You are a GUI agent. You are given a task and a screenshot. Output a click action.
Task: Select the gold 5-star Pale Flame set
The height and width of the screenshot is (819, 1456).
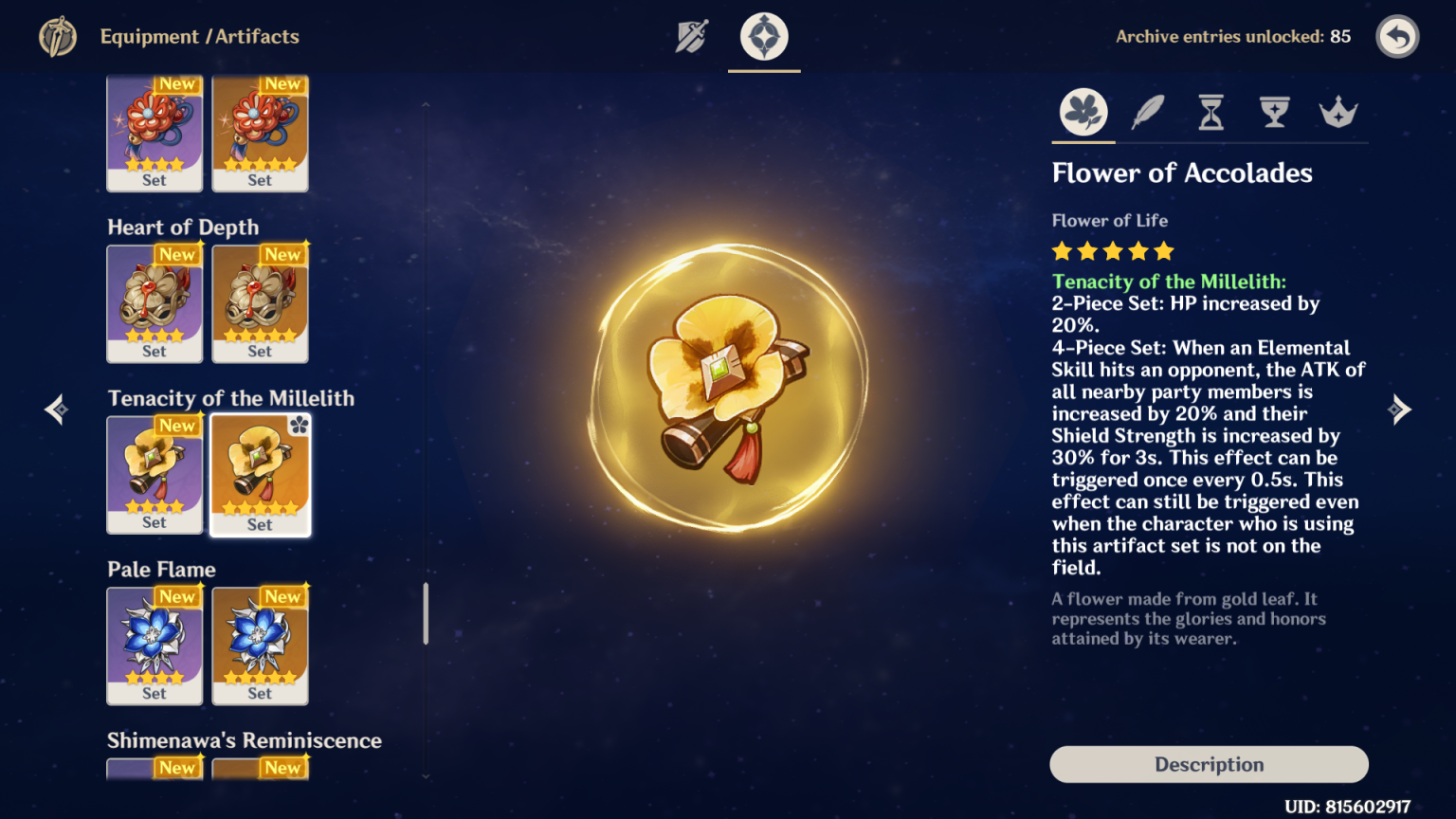coord(260,646)
